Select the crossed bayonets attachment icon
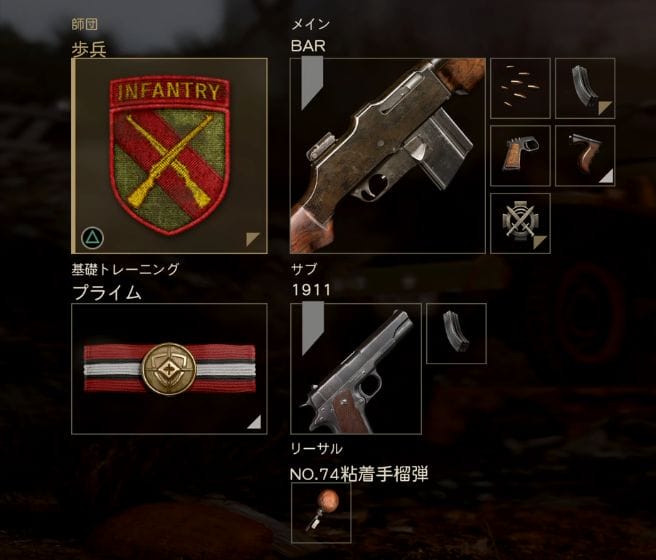The height and width of the screenshot is (560, 656). point(520,222)
